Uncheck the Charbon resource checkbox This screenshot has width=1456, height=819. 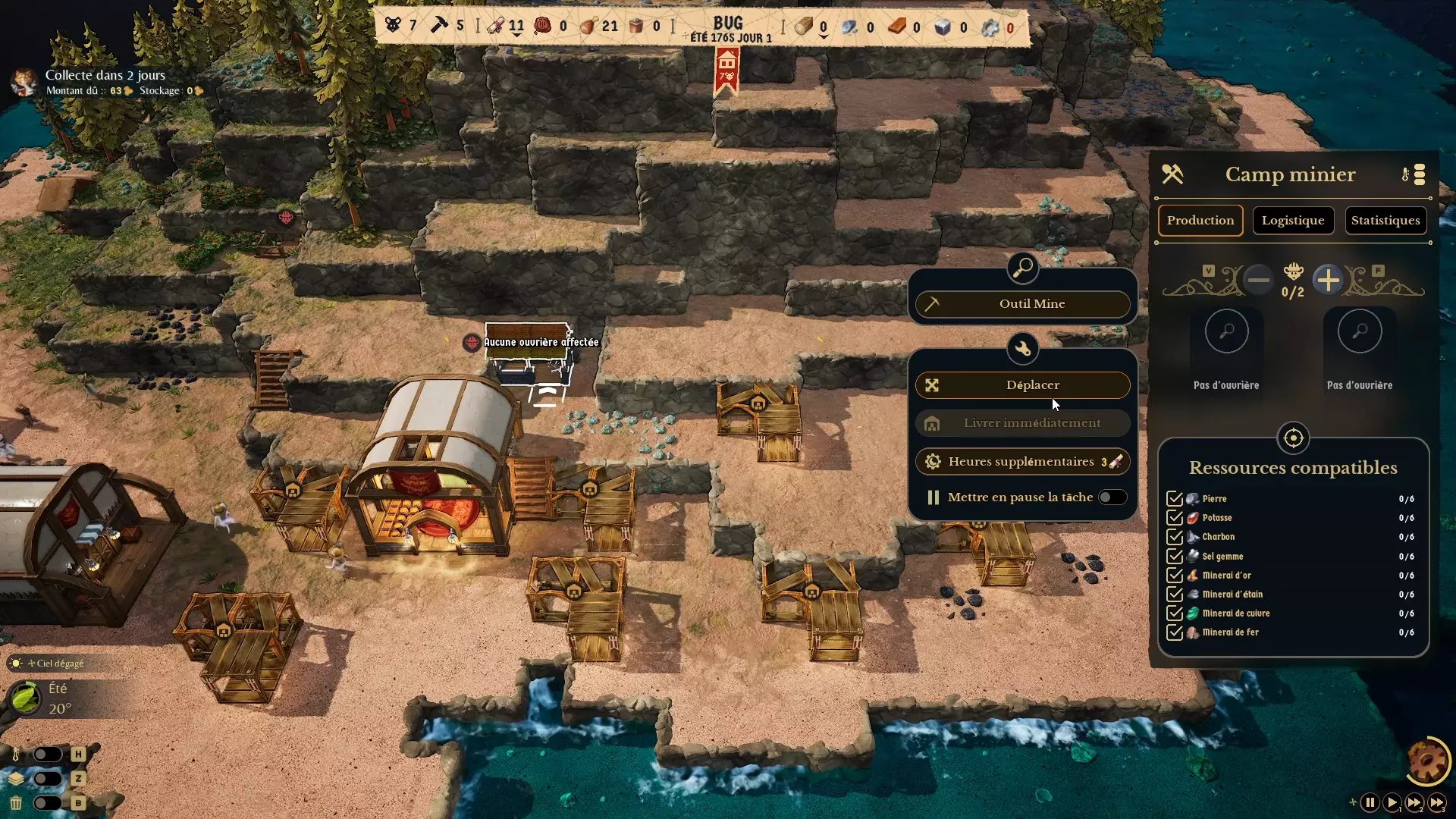[x=1175, y=537]
